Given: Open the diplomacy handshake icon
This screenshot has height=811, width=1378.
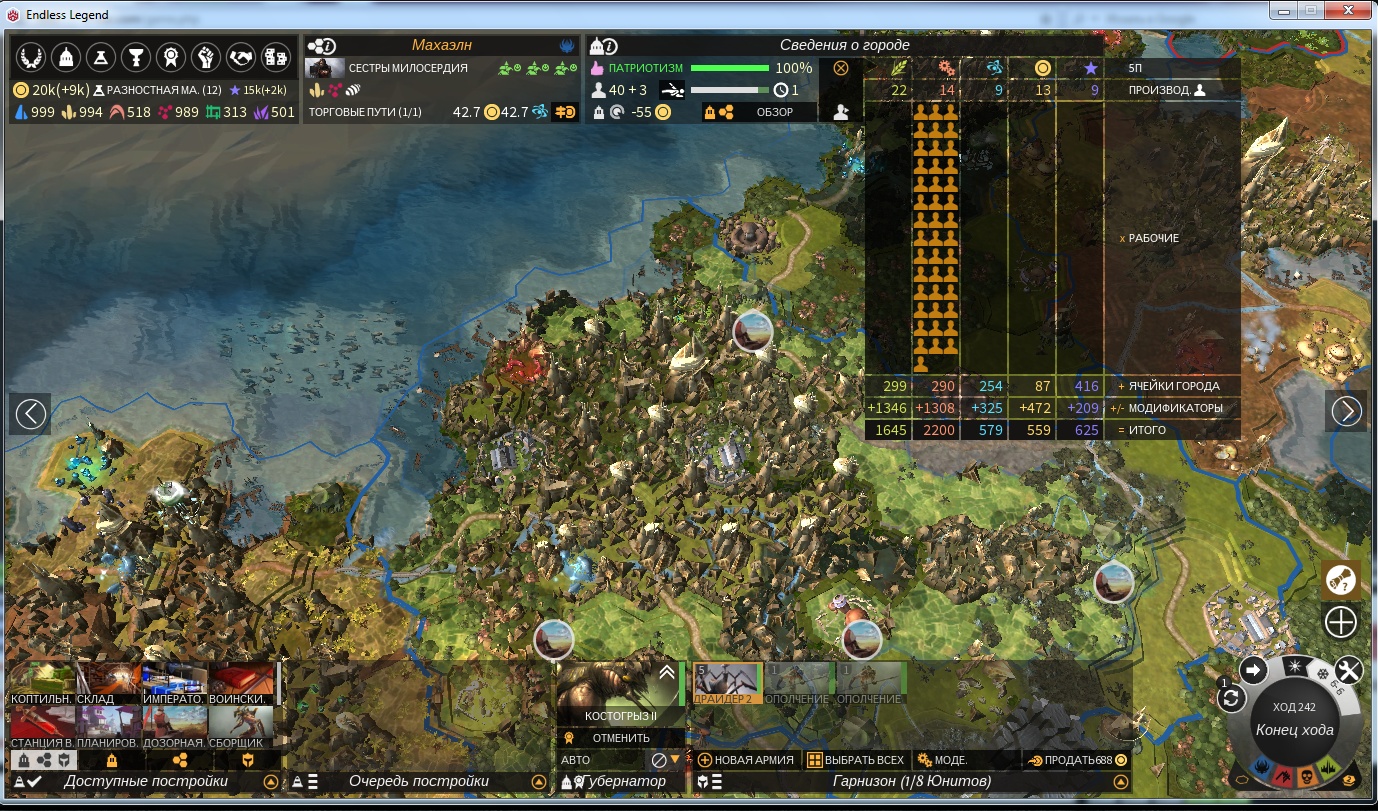Looking at the screenshot, I should 240,58.
